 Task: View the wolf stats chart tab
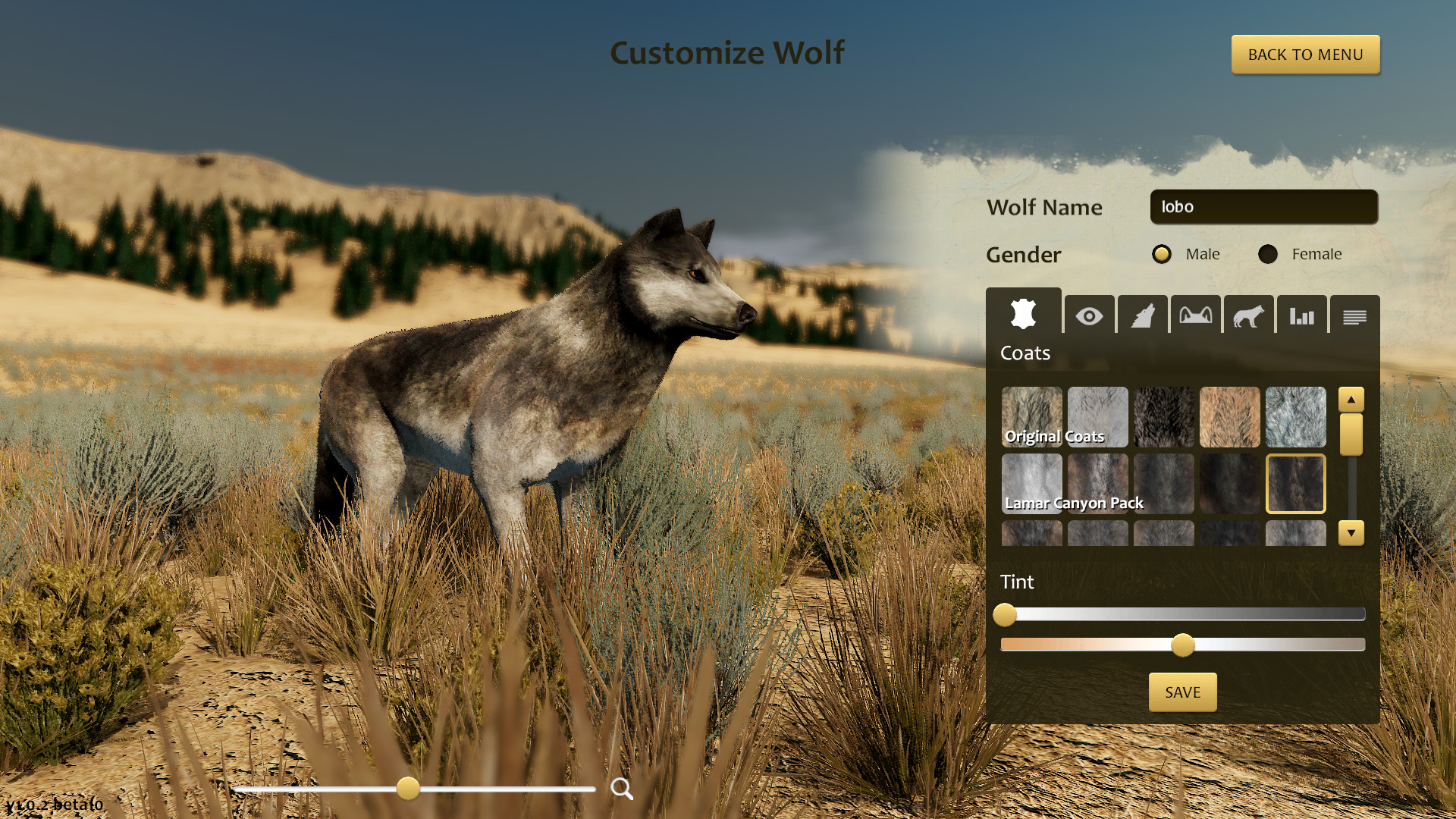point(1302,316)
